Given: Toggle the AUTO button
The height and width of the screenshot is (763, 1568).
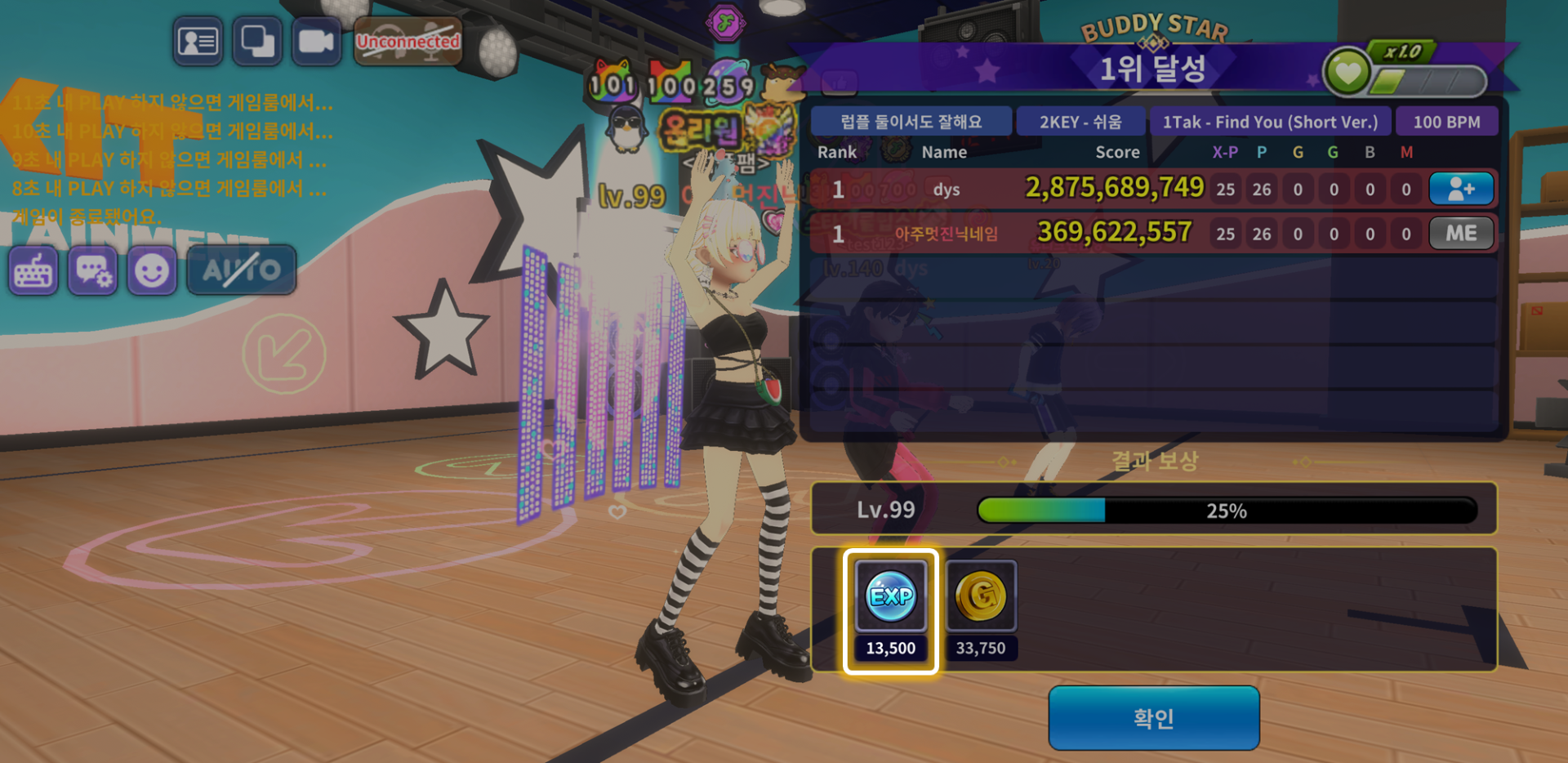Looking at the screenshot, I should [x=242, y=270].
